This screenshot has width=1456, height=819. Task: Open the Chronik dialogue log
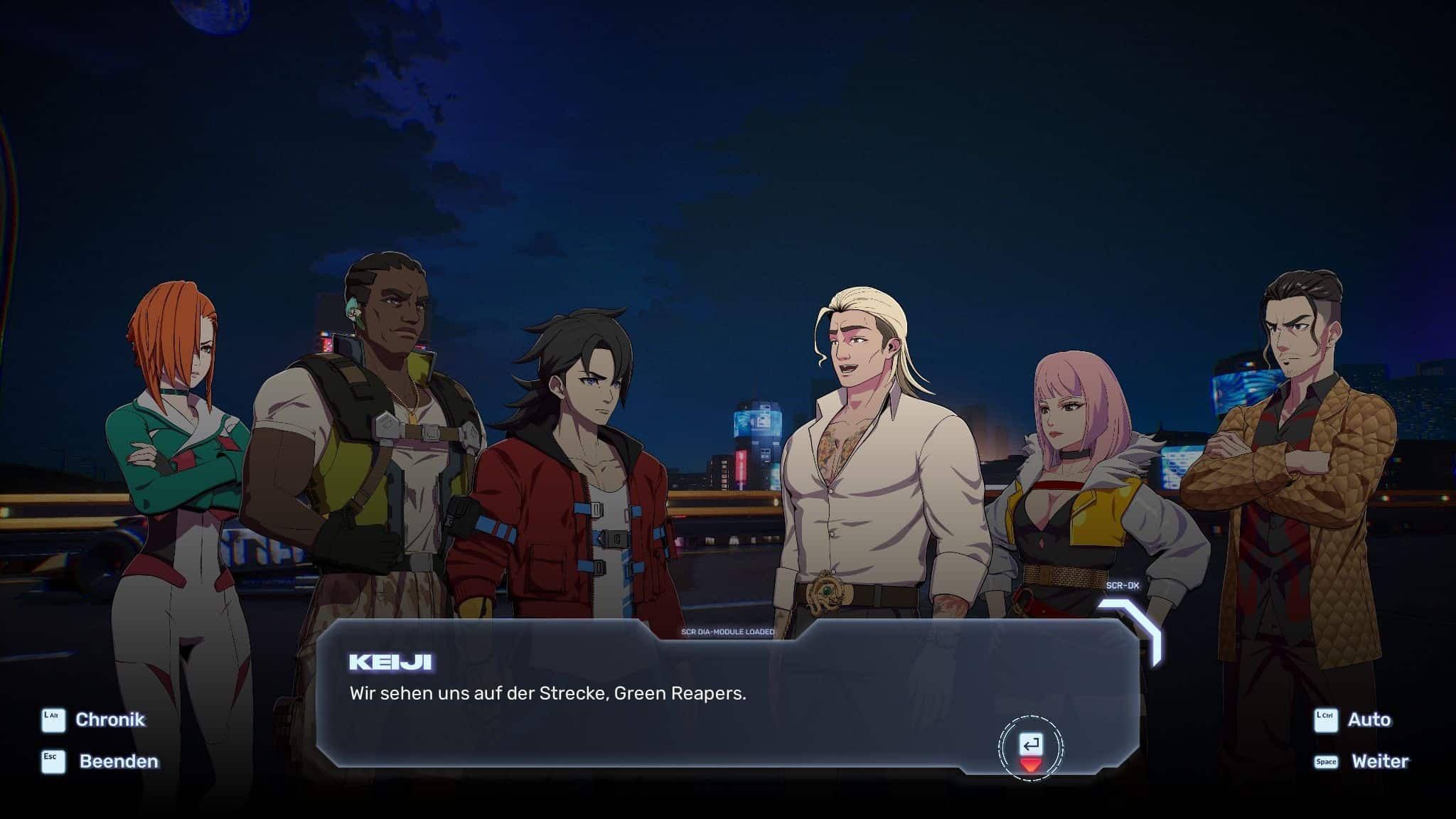pyautogui.click(x=109, y=719)
